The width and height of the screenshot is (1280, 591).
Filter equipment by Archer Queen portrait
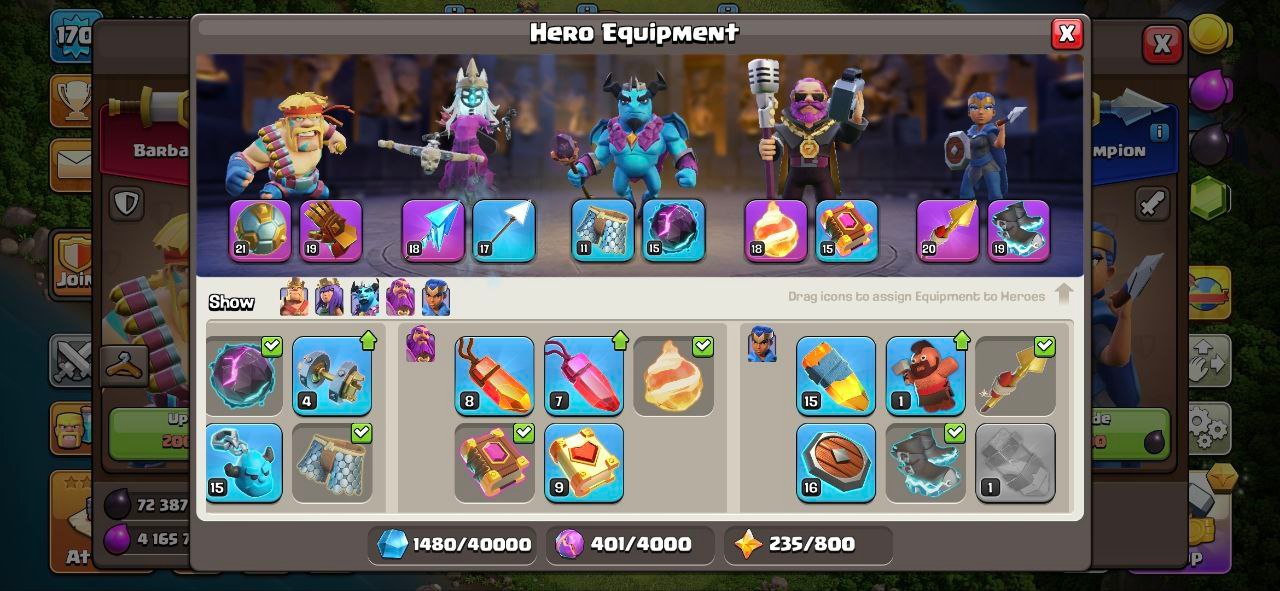329,298
